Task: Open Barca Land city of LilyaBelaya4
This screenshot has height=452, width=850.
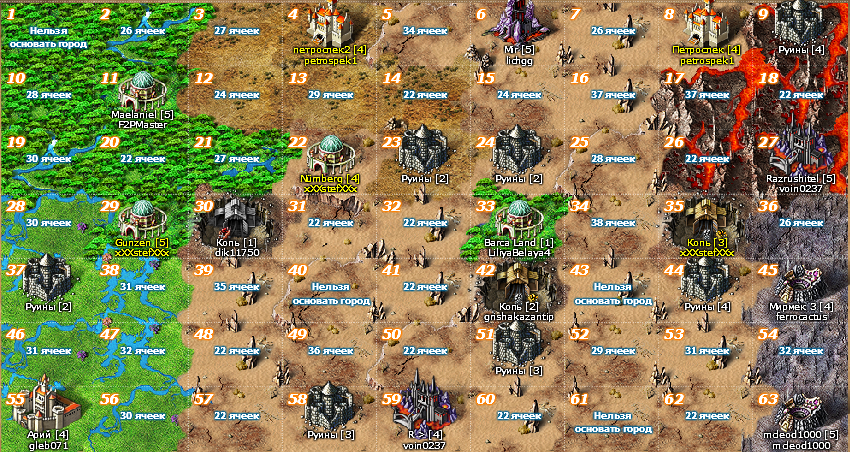Action: coord(518,217)
